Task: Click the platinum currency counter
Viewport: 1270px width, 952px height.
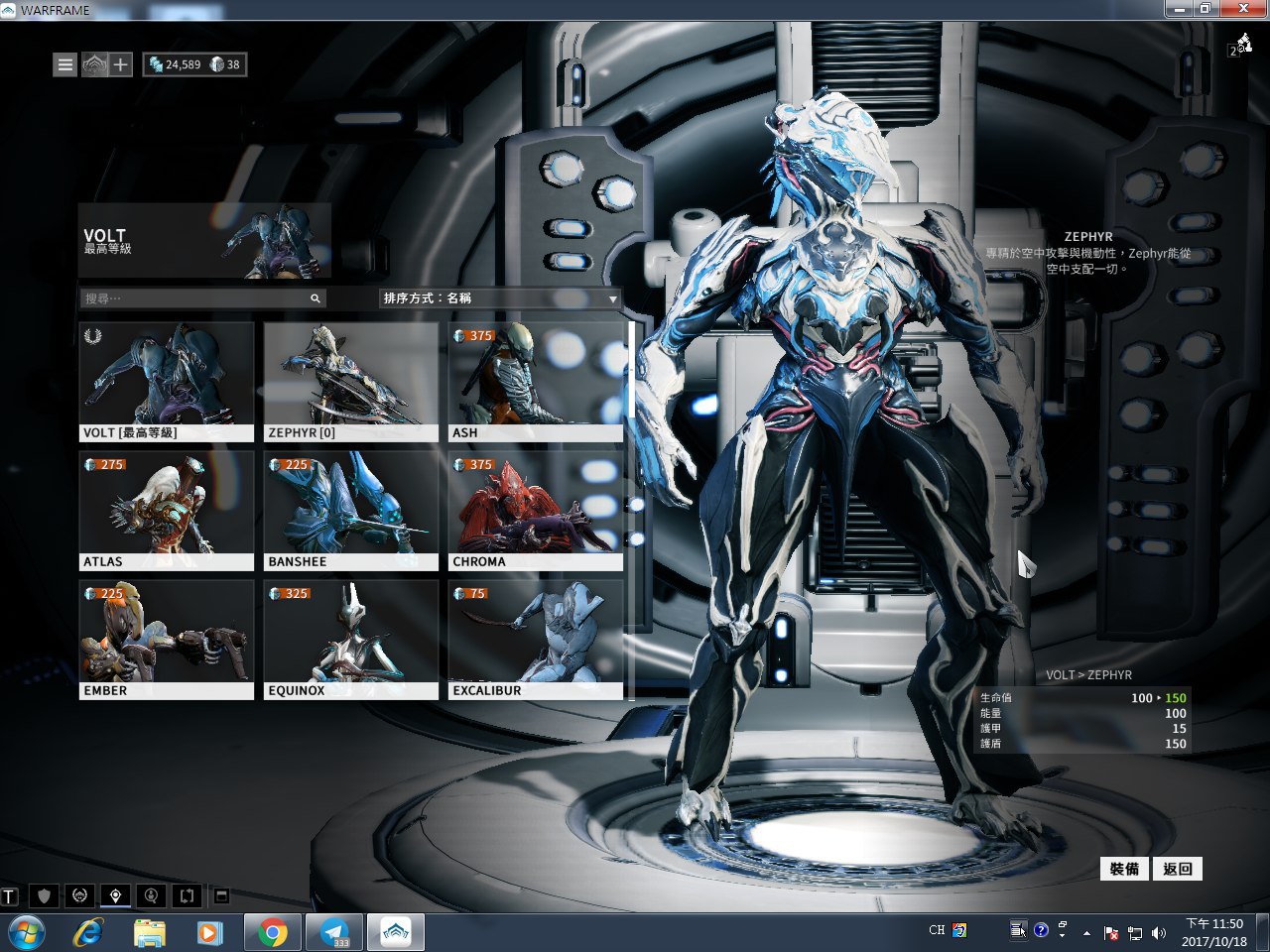Action: point(225,64)
